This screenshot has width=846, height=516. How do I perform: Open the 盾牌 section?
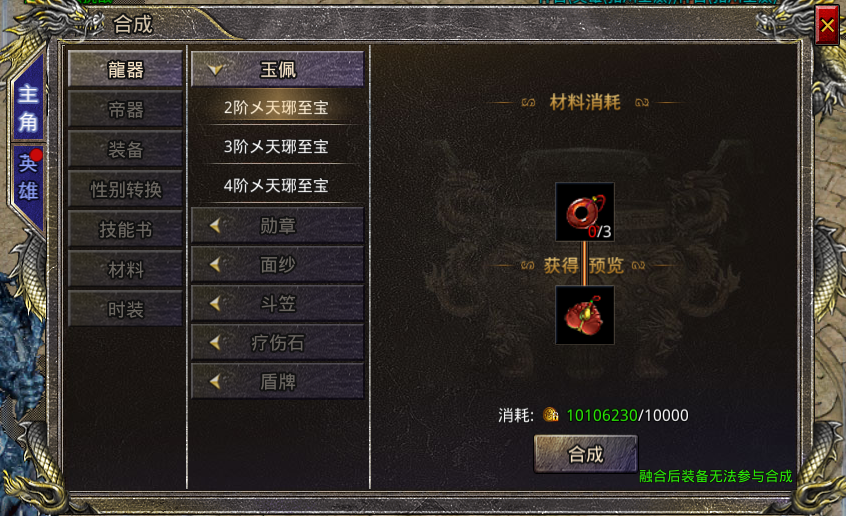pos(277,381)
